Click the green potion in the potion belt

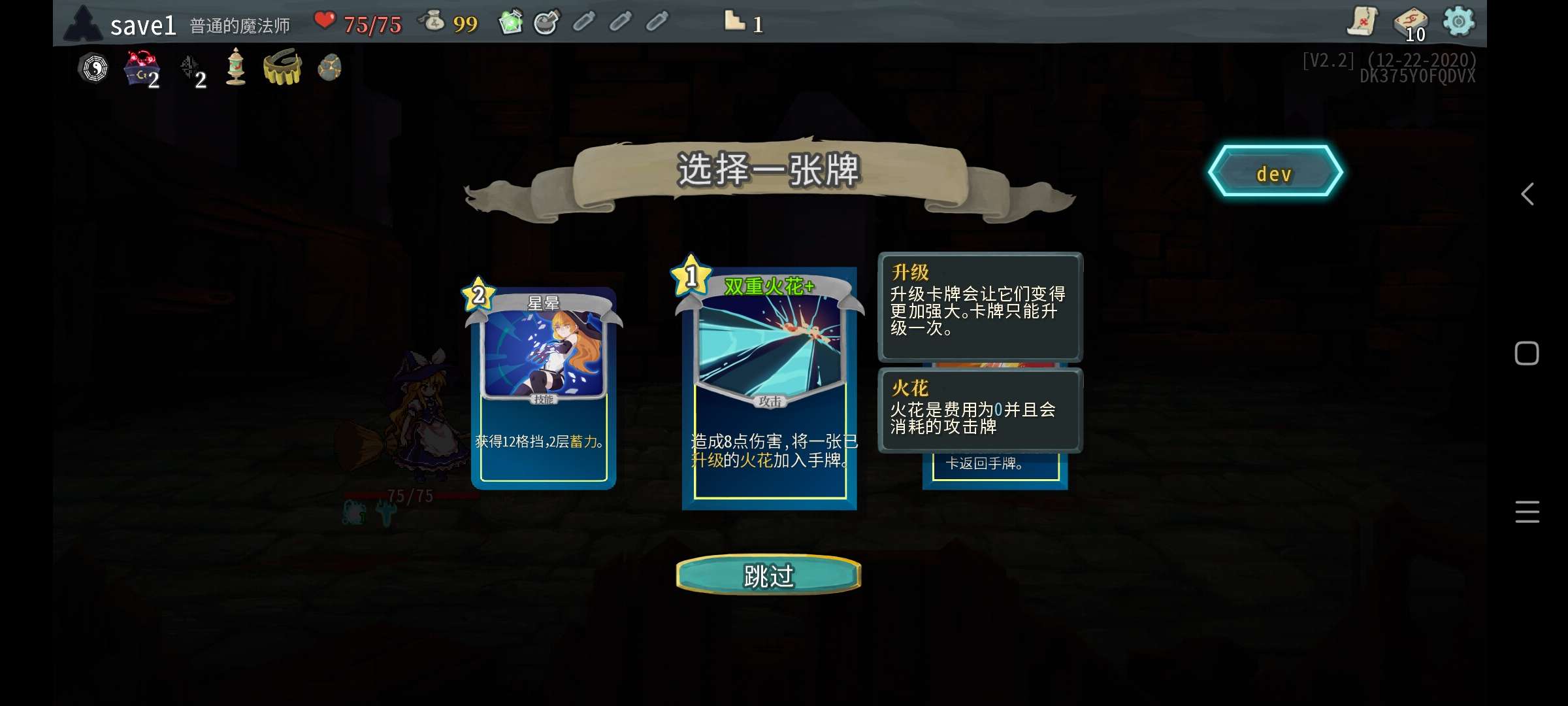click(x=511, y=22)
